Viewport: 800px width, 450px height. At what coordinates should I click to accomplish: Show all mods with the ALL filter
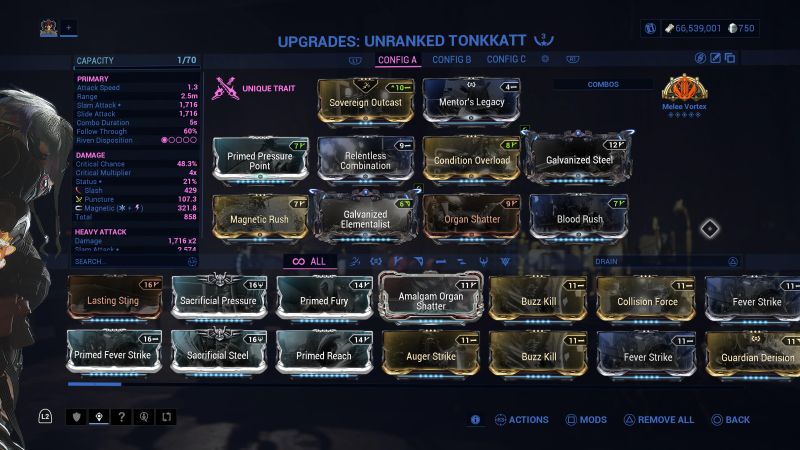[308, 261]
